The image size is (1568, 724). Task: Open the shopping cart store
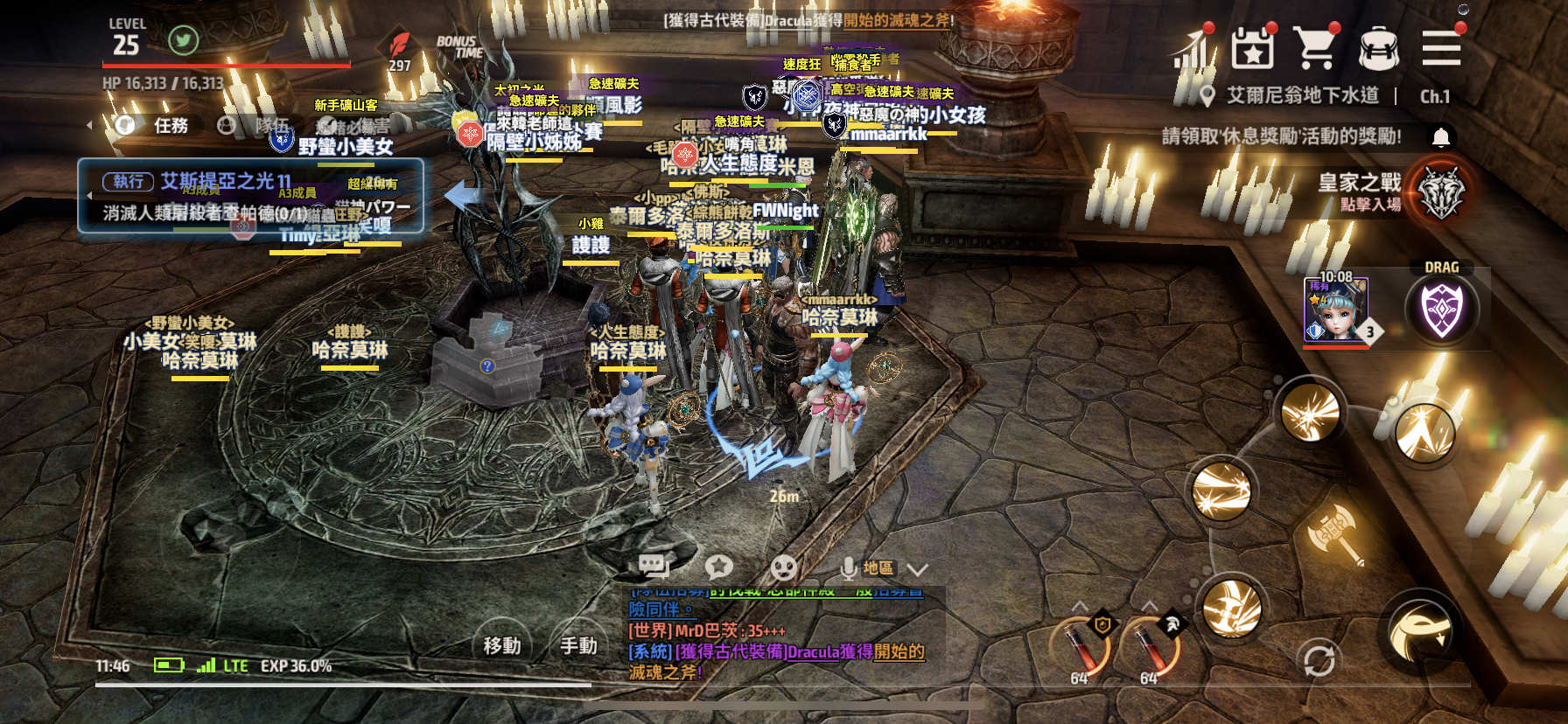pyautogui.click(x=1315, y=48)
